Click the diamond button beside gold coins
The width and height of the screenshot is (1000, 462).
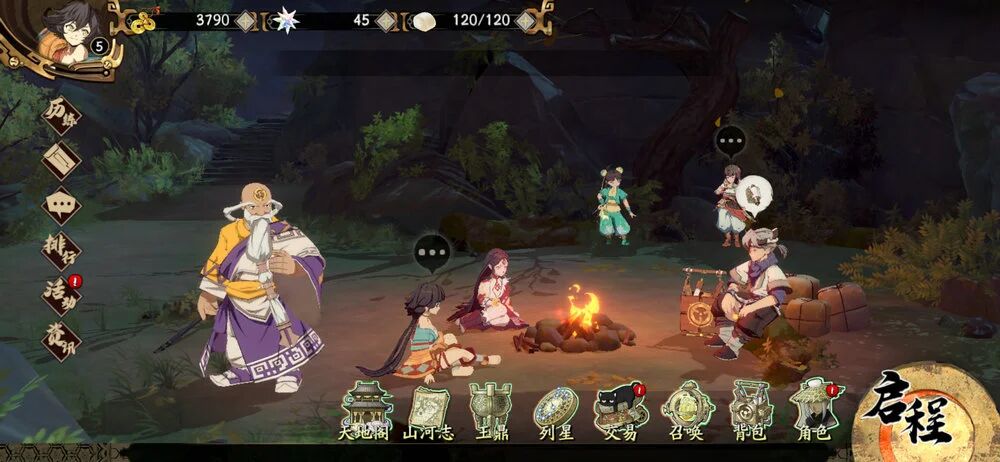pyautogui.click(x=246, y=19)
